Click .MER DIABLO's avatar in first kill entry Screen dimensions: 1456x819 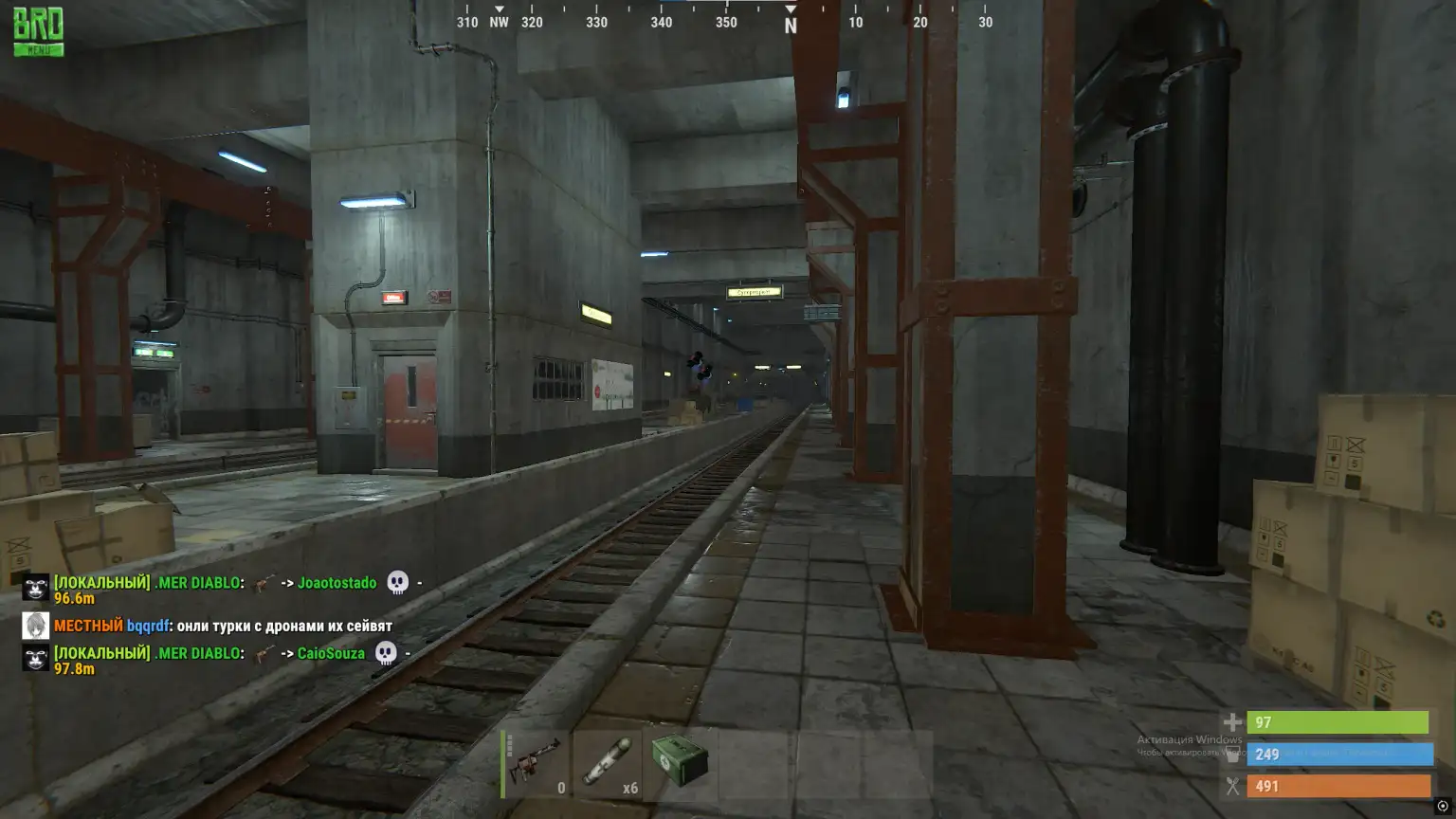[x=34, y=589]
